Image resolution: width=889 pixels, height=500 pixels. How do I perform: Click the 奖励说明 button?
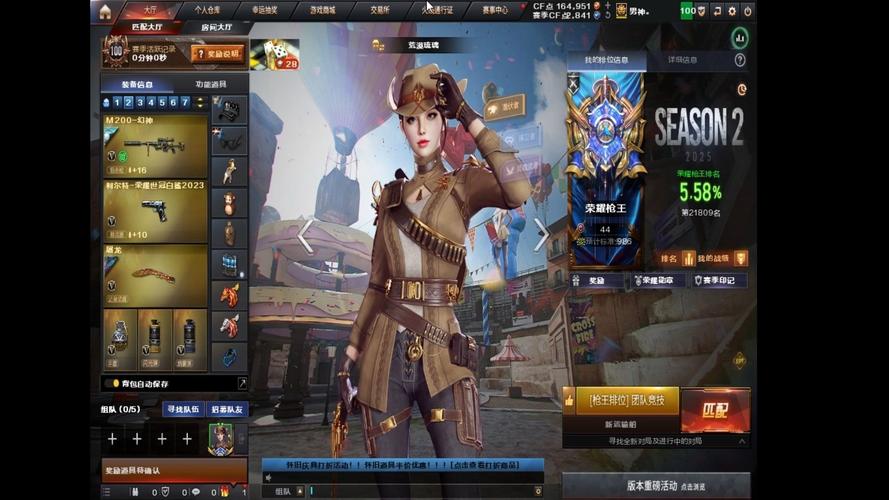[219, 53]
